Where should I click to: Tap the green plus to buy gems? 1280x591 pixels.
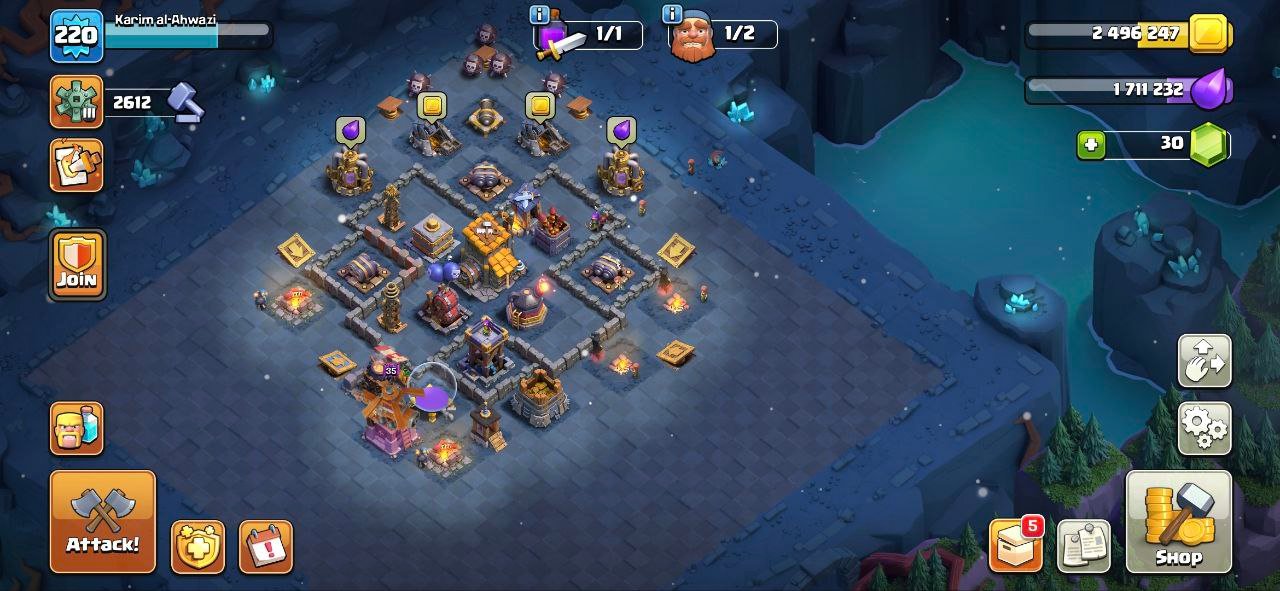pyautogui.click(x=1091, y=145)
